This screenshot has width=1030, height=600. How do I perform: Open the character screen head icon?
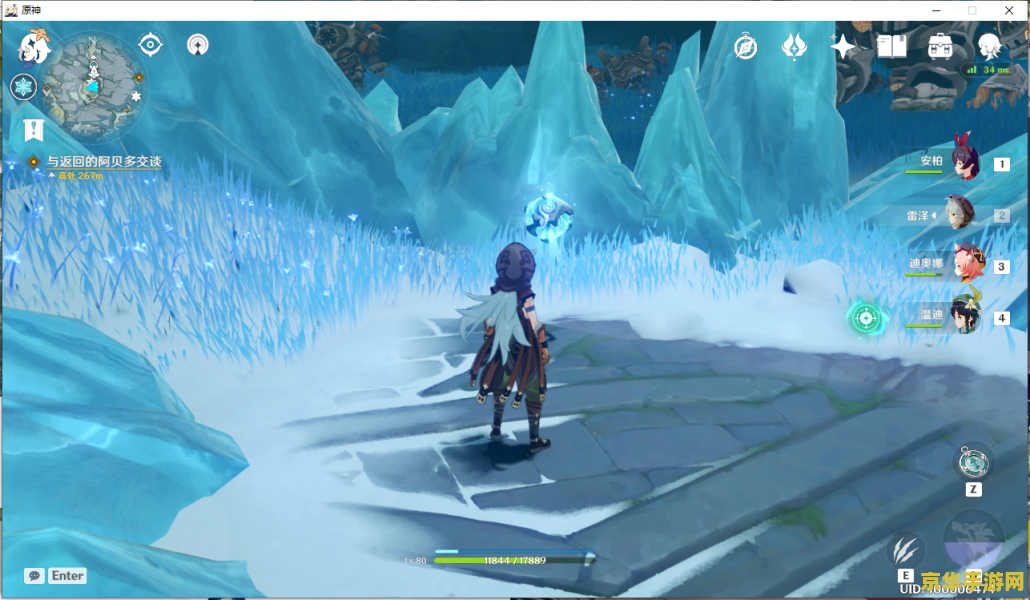pyautogui.click(x=989, y=46)
